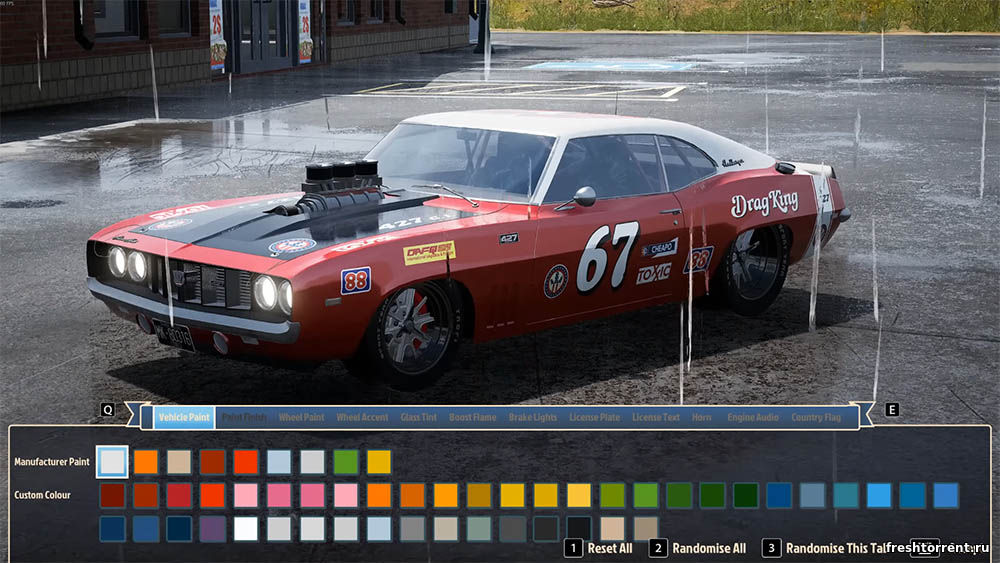Viewport: 1000px width, 563px height.
Task: Switch to the Boost Flame tab
Action: pos(472,417)
